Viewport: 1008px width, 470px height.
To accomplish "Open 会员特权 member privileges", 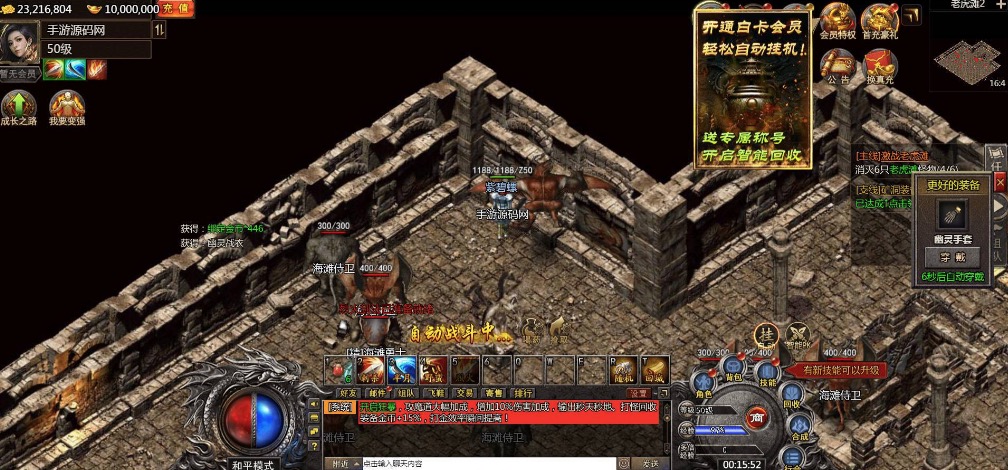I will [836, 22].
